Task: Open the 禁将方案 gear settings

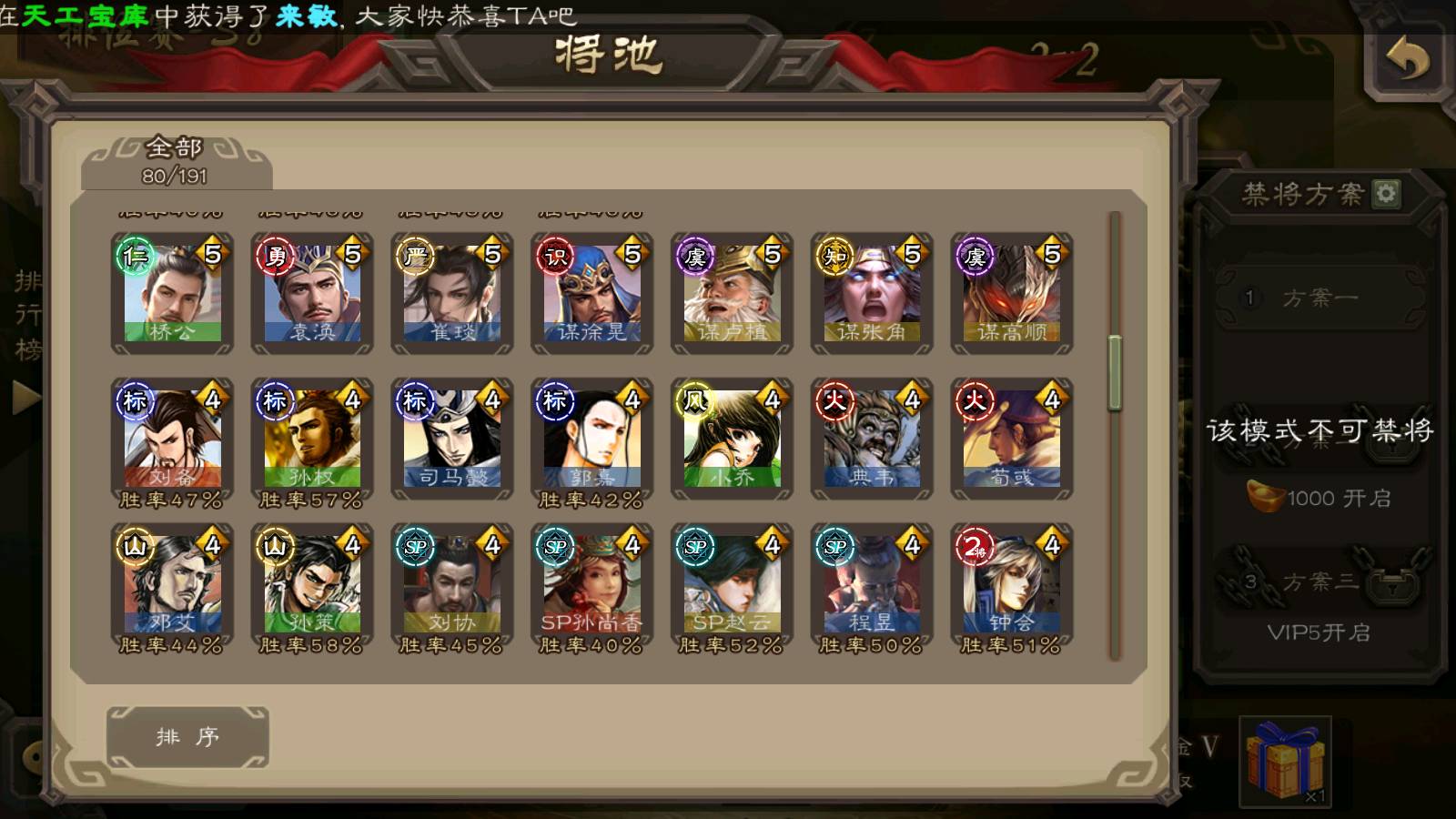Action: tap(1386, 193)
